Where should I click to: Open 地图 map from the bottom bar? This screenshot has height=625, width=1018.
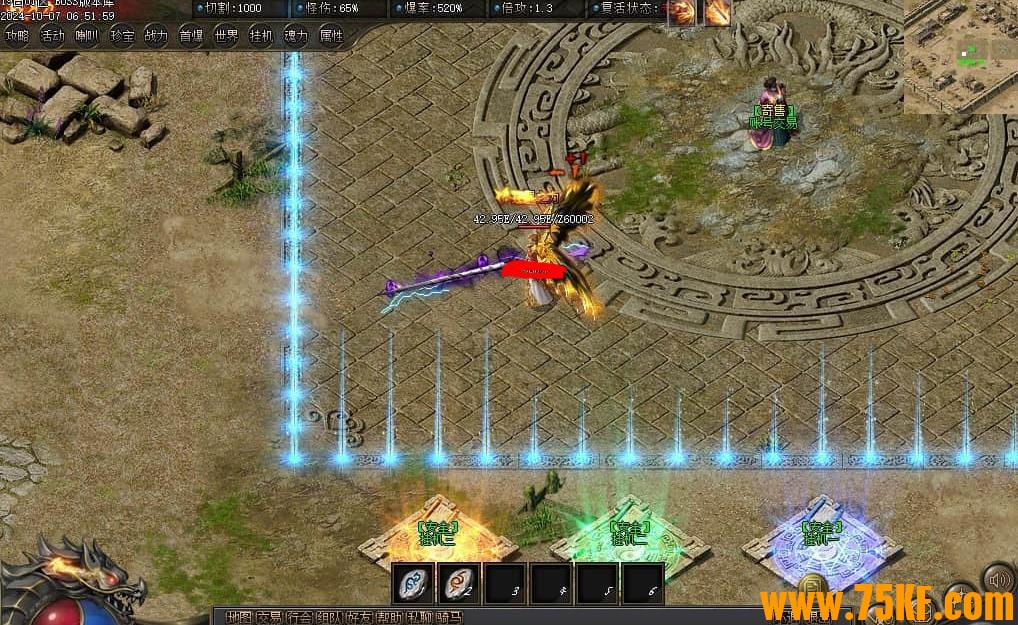click(238, 617)
